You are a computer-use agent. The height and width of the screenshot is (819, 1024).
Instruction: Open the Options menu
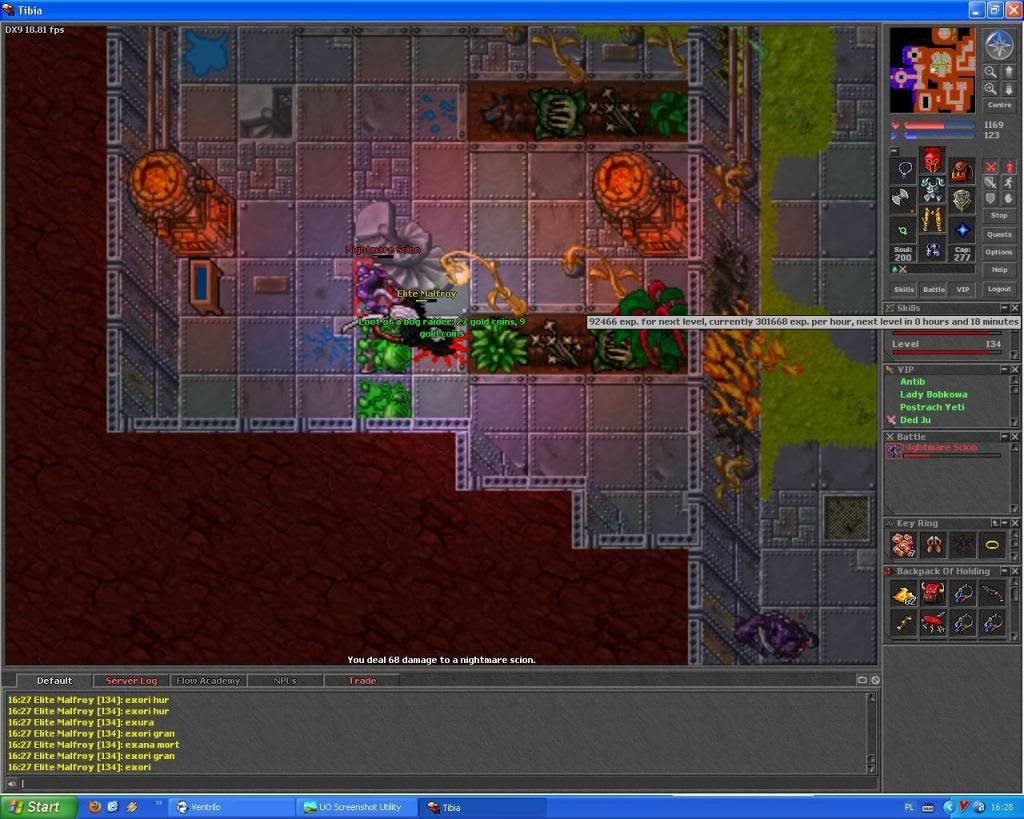(x=998, y=252)
